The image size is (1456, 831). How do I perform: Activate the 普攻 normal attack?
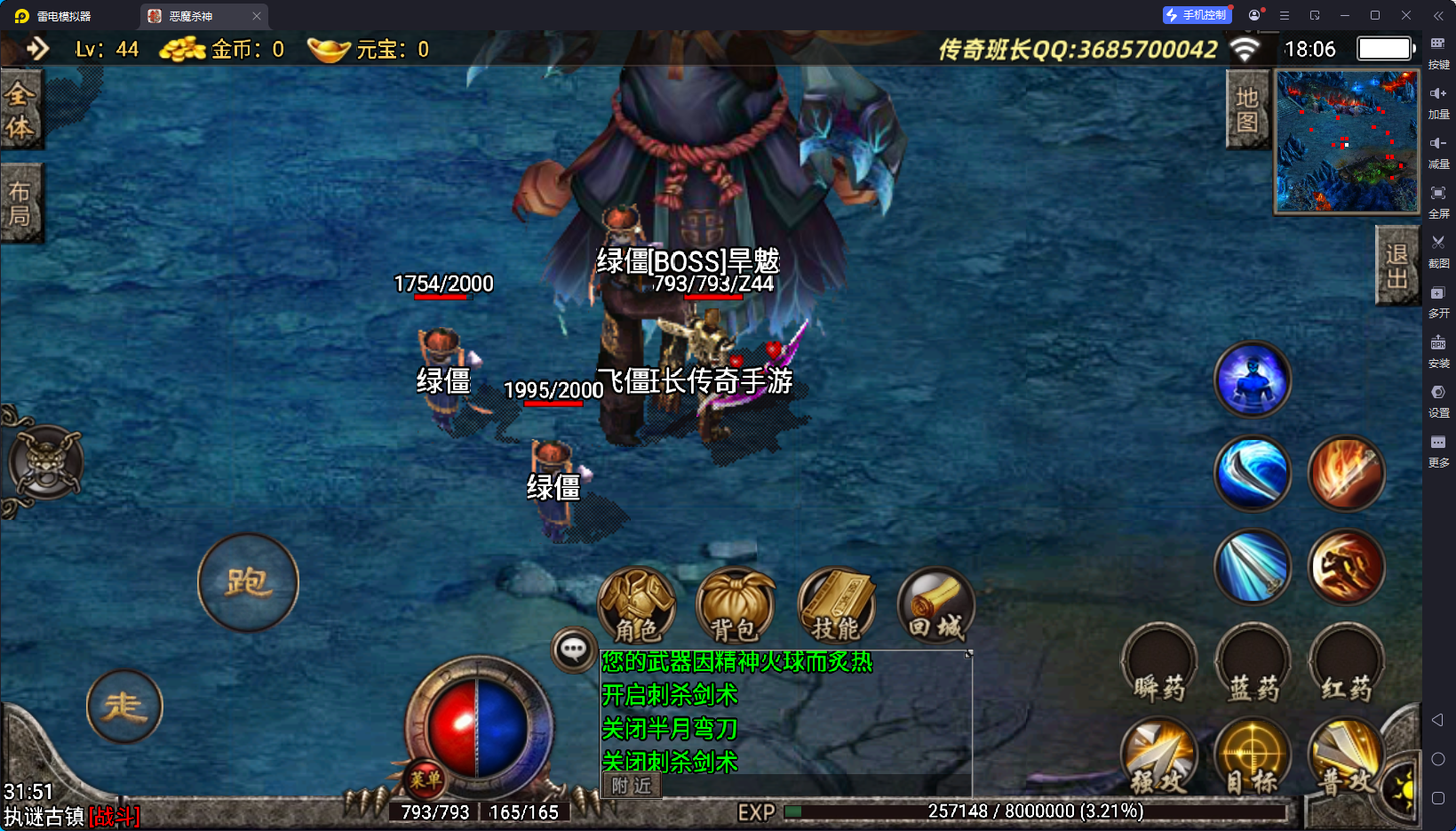[x=1345, y=757]
